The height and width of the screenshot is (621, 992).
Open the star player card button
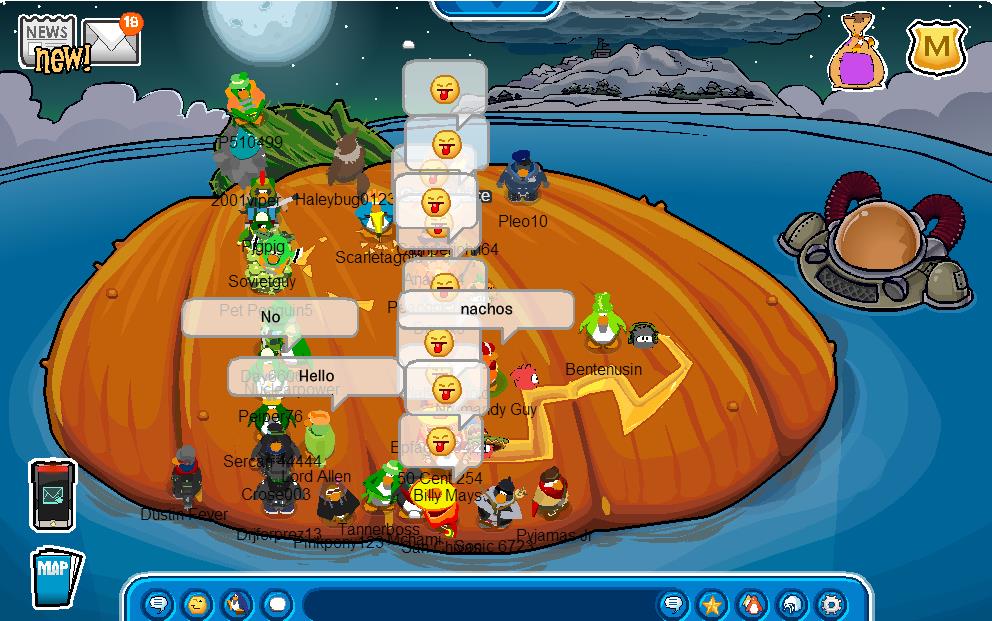(x=711, y=604)
